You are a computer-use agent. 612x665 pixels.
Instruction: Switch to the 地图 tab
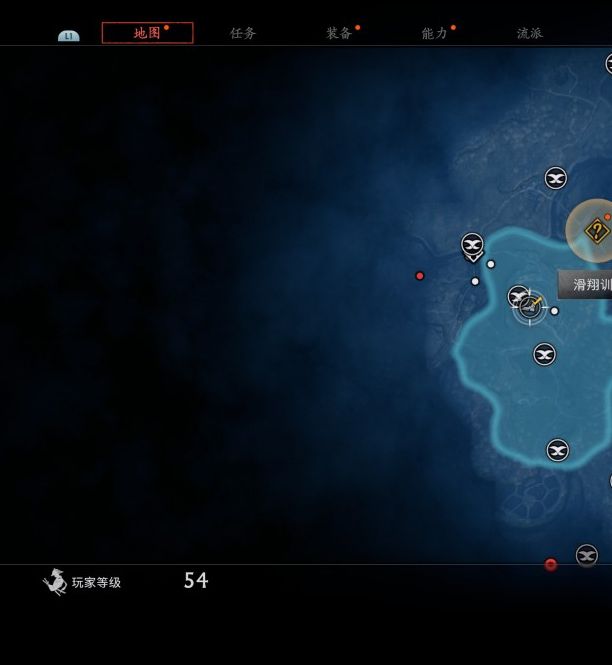click(x=147, y=33)
